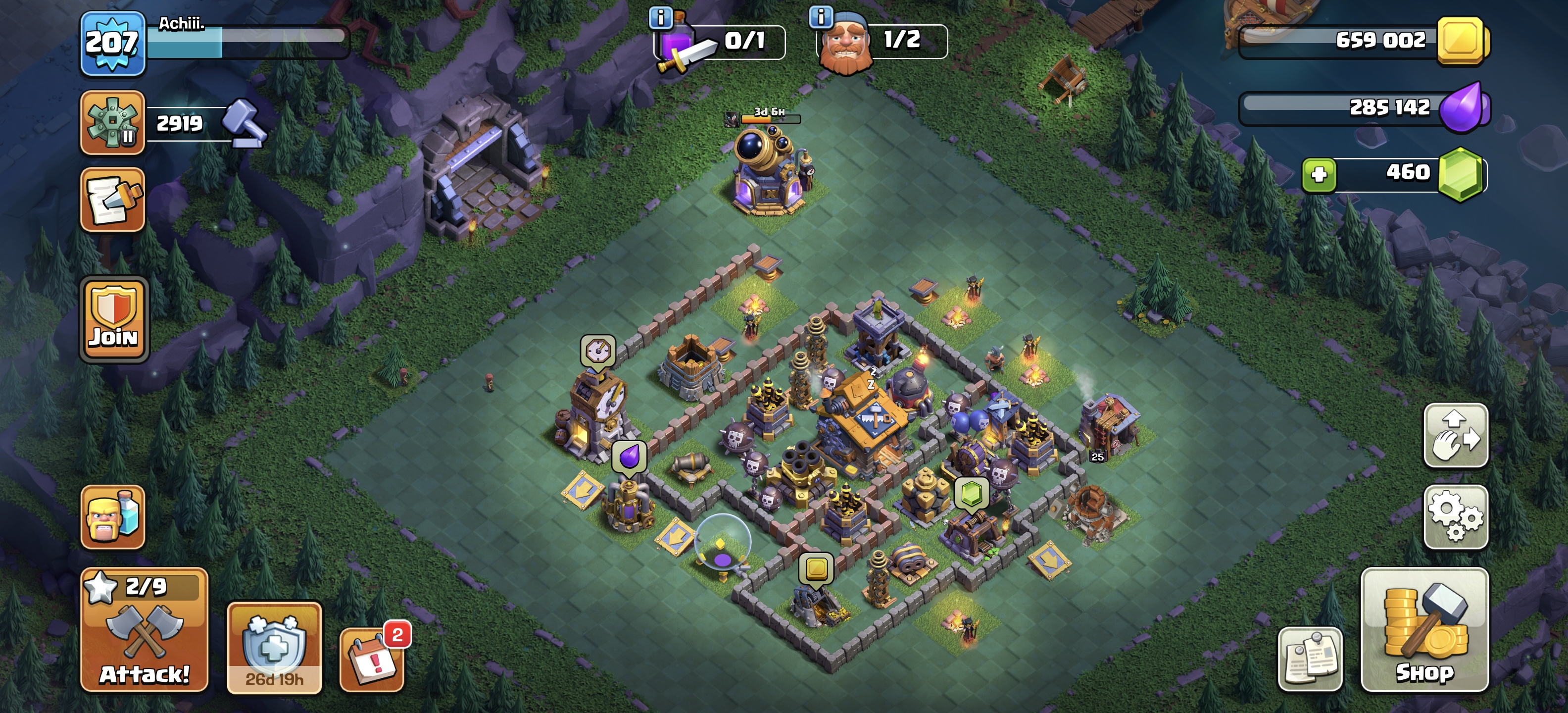The width and height of the screenshot is (1568, 713).
Task: Collect the gold bubble above the mine
Action: coord(816,569)
